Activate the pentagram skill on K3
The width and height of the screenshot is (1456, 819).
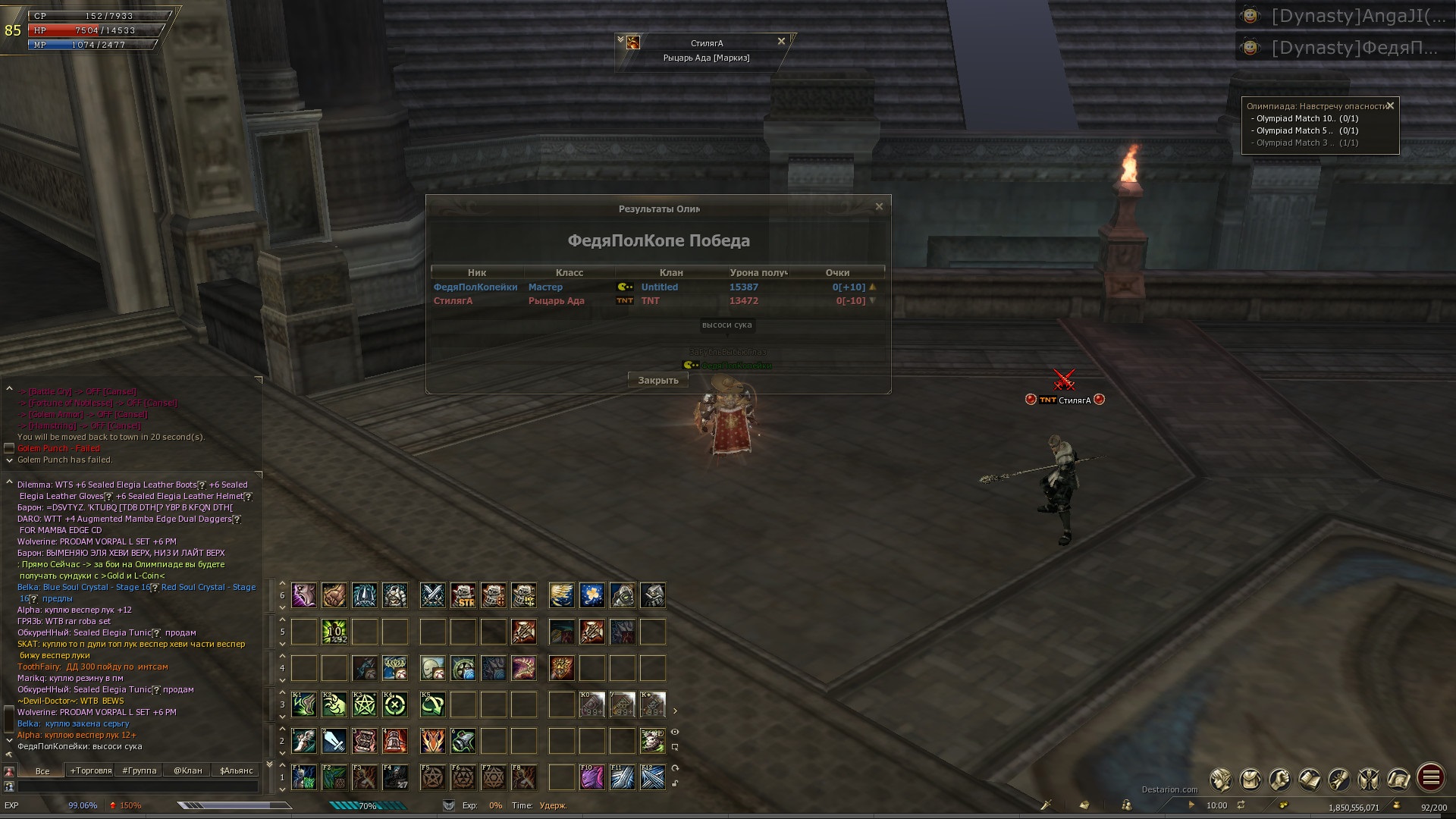click(x=365, y=704)
